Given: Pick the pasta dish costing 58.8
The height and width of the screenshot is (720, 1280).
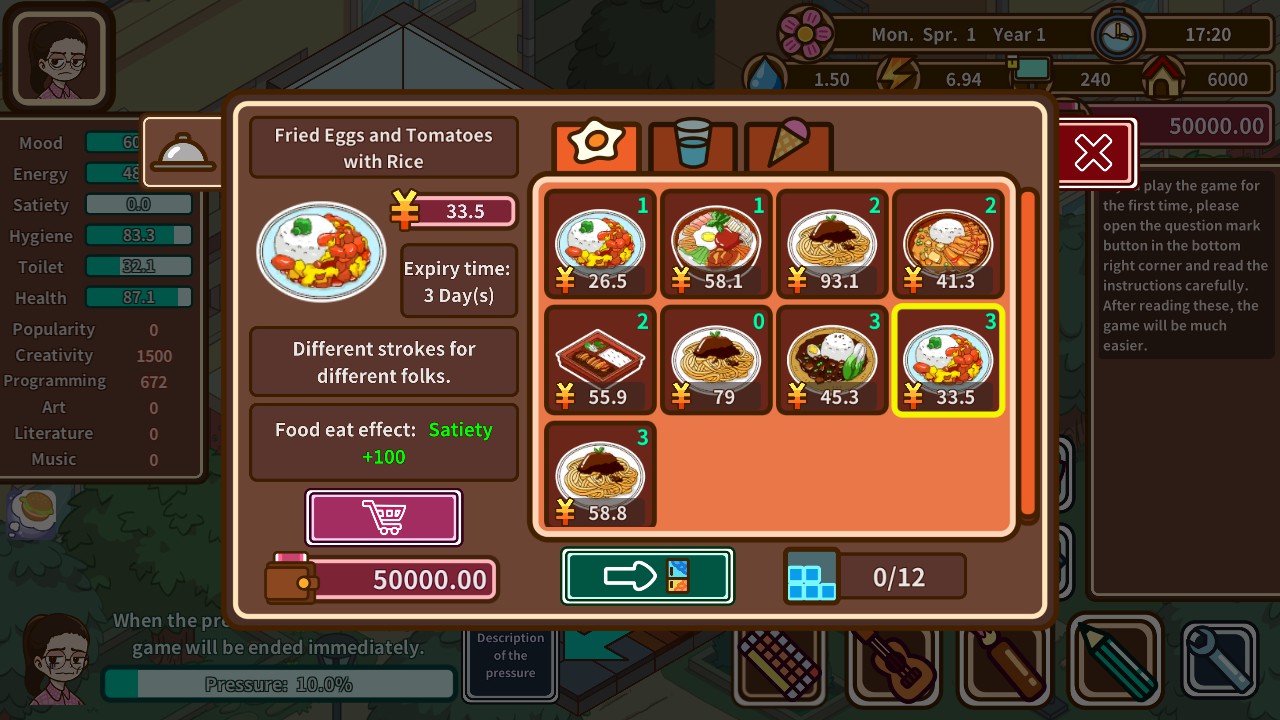Looking at the screenshot, I should coord(600,474).
